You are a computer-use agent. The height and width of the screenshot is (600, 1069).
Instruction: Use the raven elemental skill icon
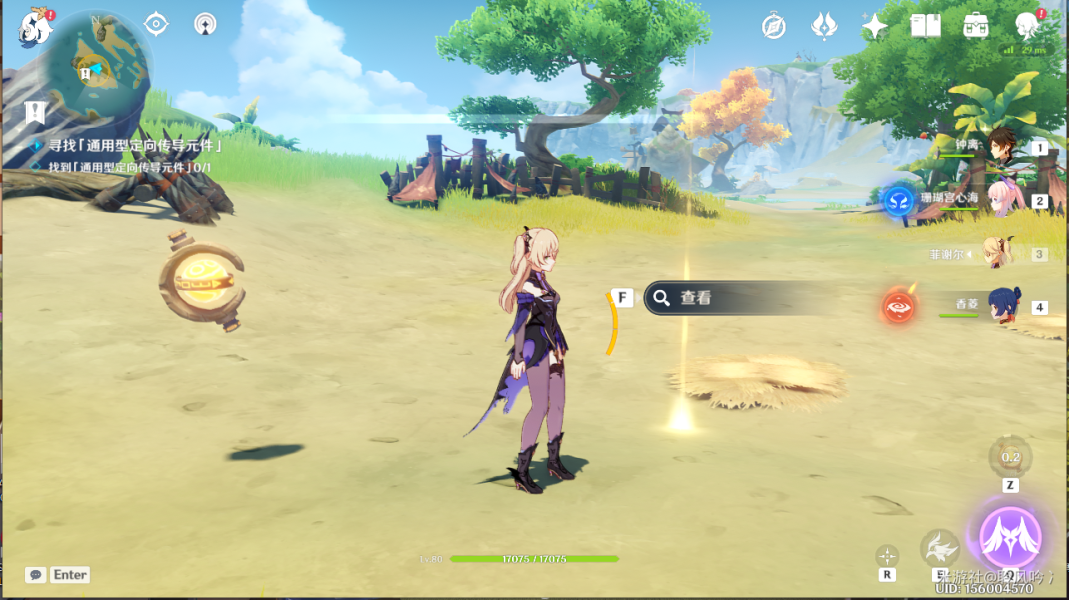pyautogui.click(x=939, y=548)
